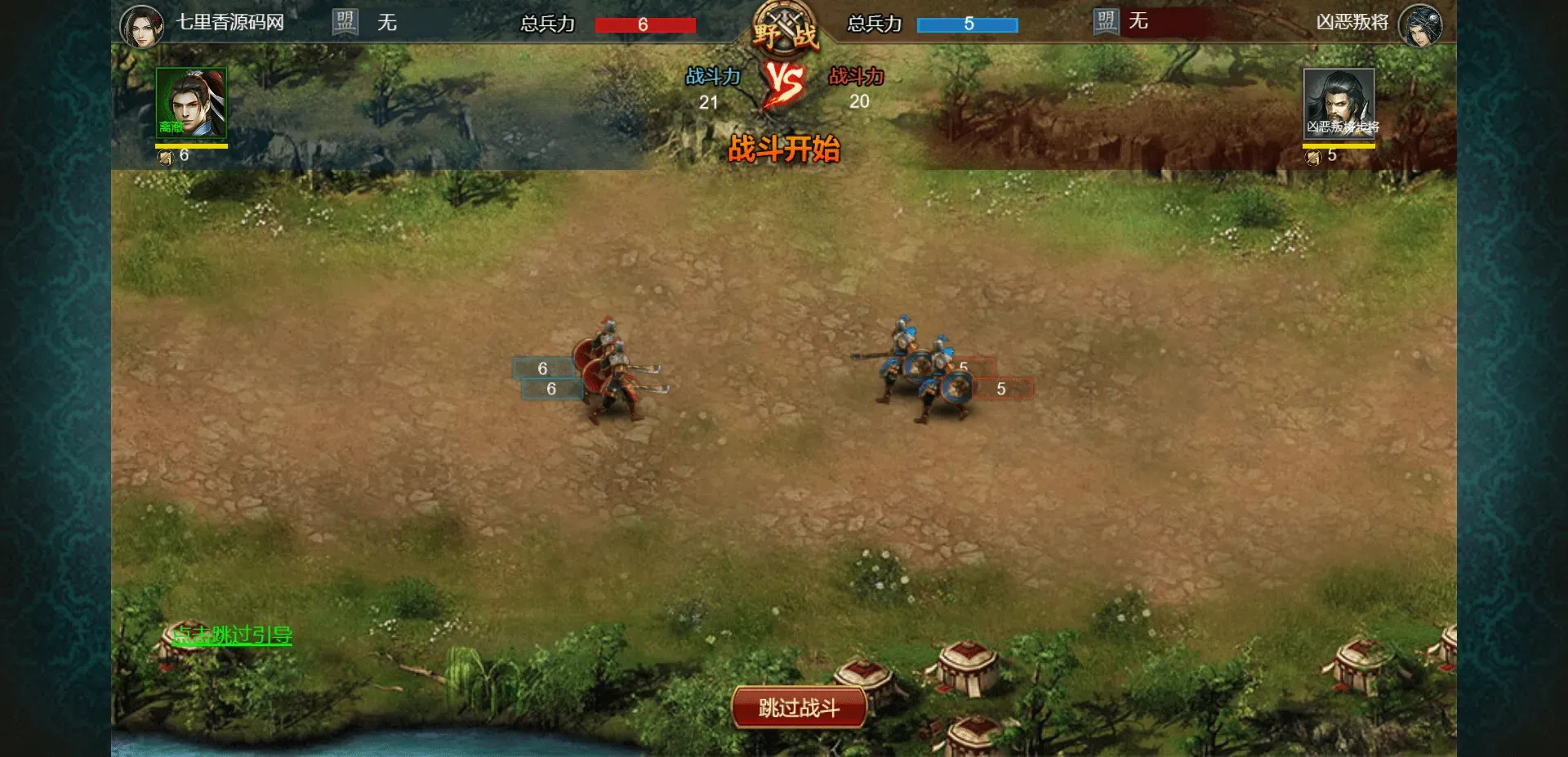The width and height of the screenshot is (1568, 757).
Task: Click the troop count badge below the left hero
Action: [176, 154]
